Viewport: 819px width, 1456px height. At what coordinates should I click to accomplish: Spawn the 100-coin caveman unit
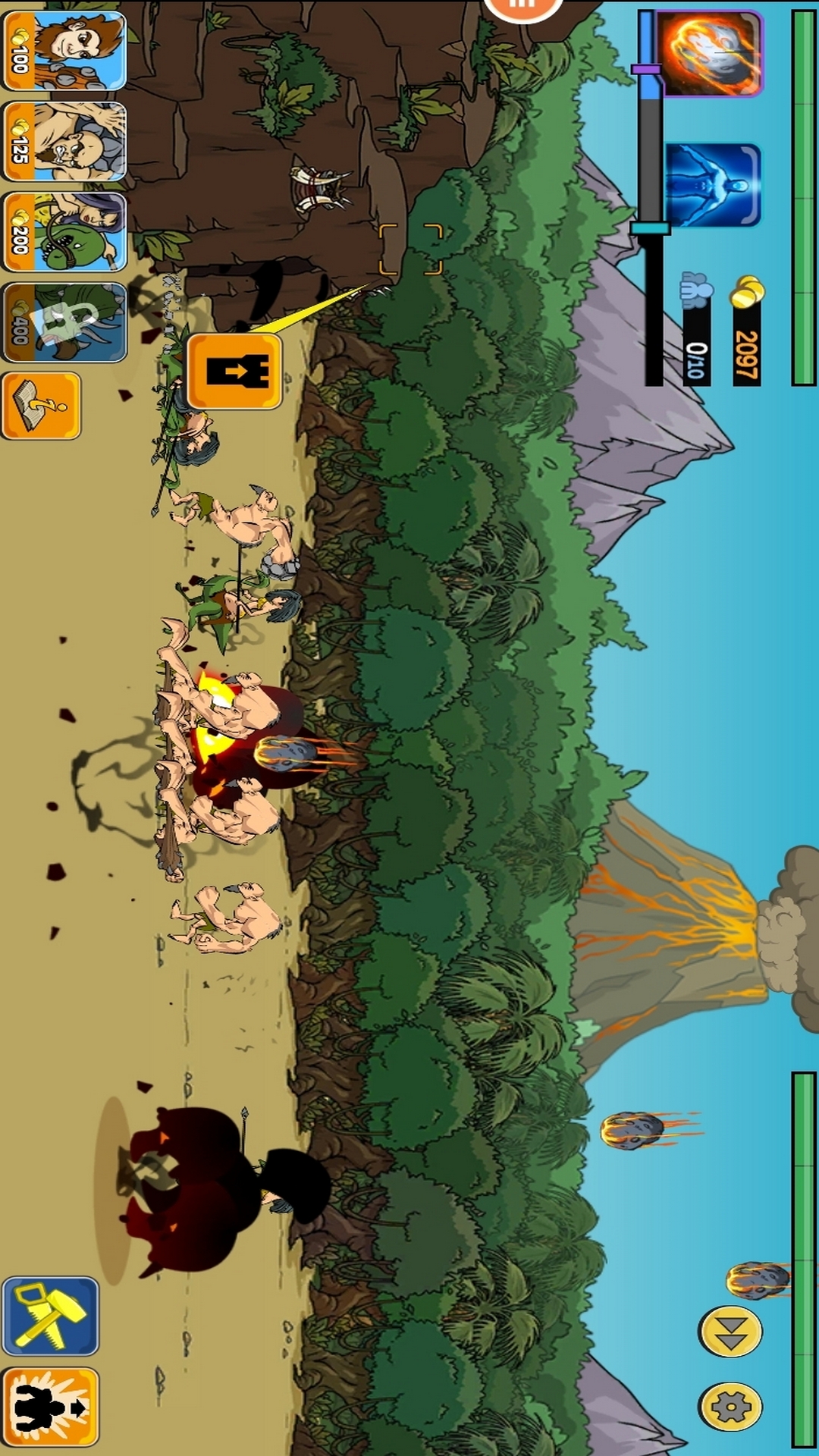(x=64, y=51)
